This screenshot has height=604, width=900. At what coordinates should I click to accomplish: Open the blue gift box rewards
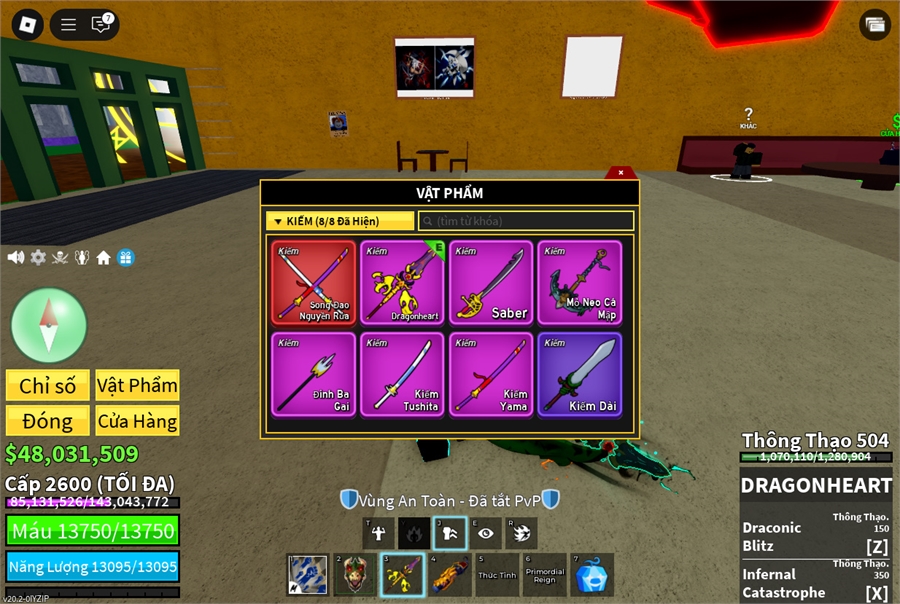(126, 257)
